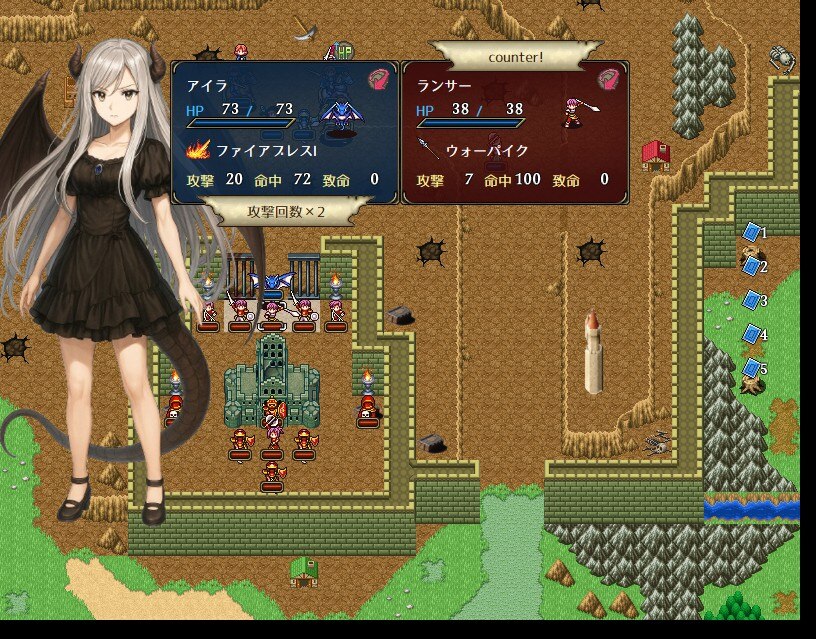
Task: Select the blue card numbered 2
Action: (x=753, y=266)
